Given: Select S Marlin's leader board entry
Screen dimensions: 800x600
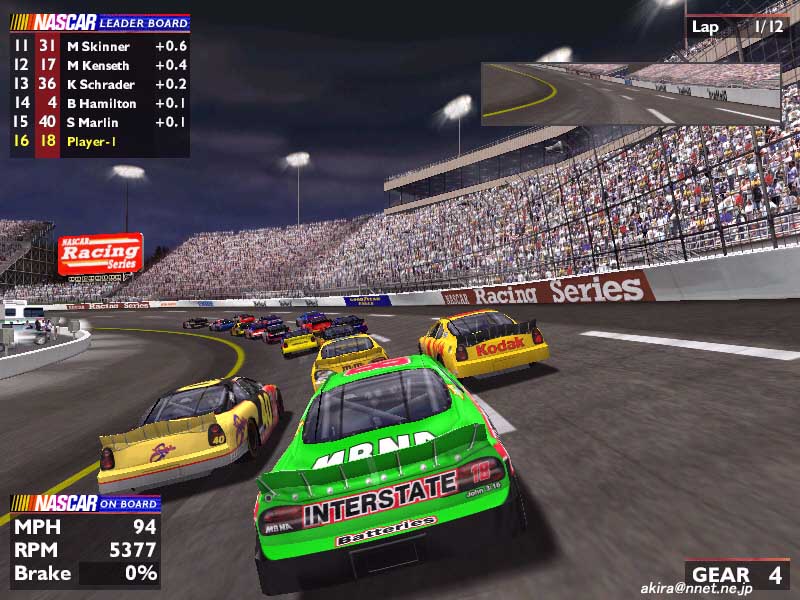Looking at the screenshot, I should [98, 122].
